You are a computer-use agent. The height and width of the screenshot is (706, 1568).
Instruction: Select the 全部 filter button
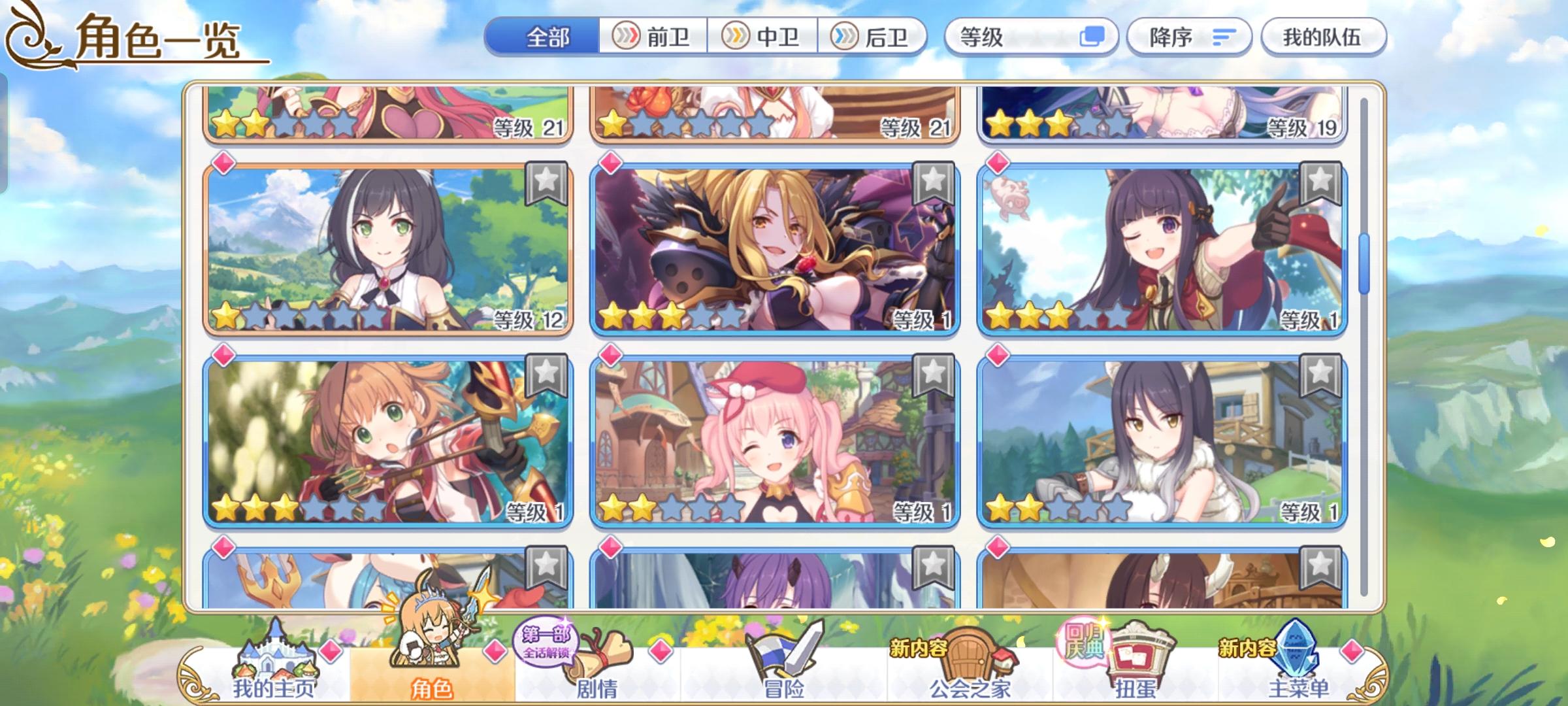pos(547,37)
